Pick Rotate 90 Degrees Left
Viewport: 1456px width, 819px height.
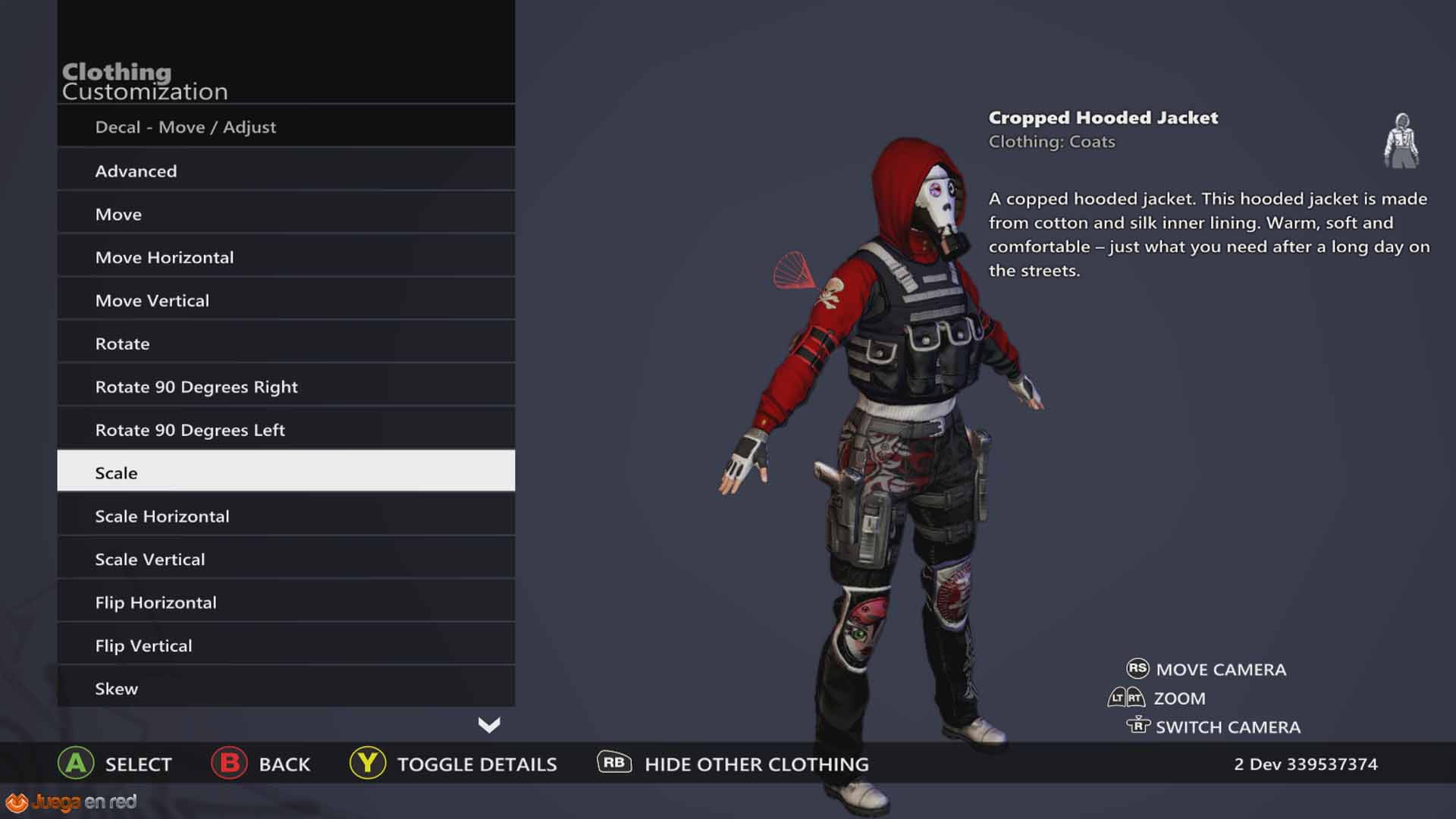click(286, 430)
